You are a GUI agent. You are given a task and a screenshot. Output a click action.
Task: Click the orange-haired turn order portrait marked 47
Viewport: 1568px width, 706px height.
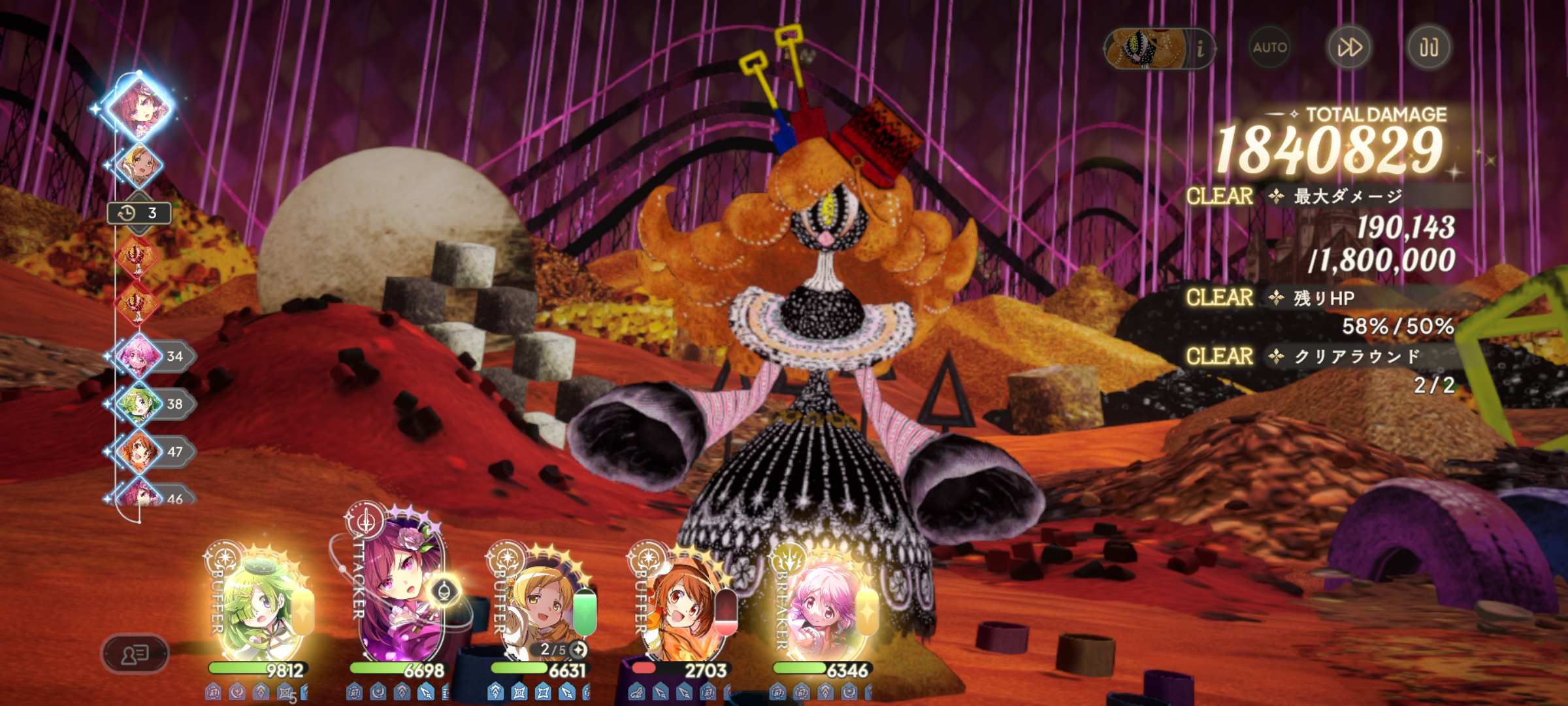pyautogui.click(x=139, y=452)
